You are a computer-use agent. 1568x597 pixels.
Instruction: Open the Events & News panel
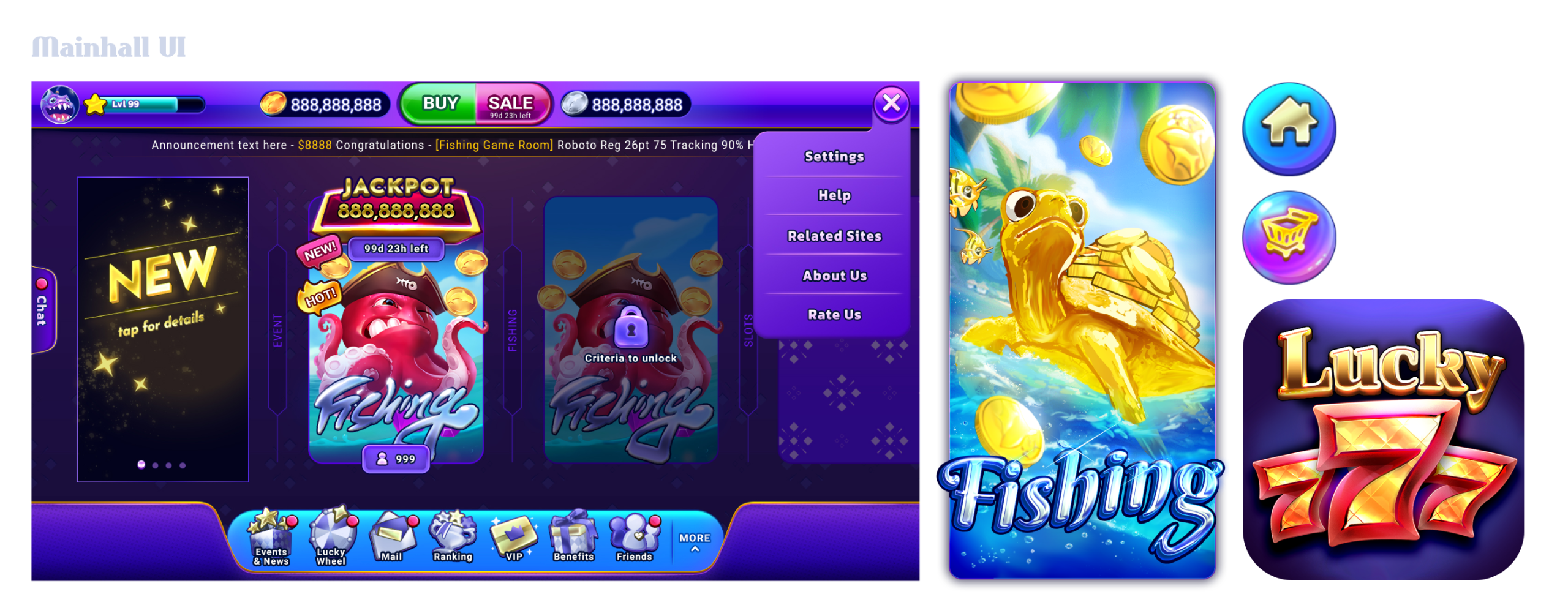point(271,539)
